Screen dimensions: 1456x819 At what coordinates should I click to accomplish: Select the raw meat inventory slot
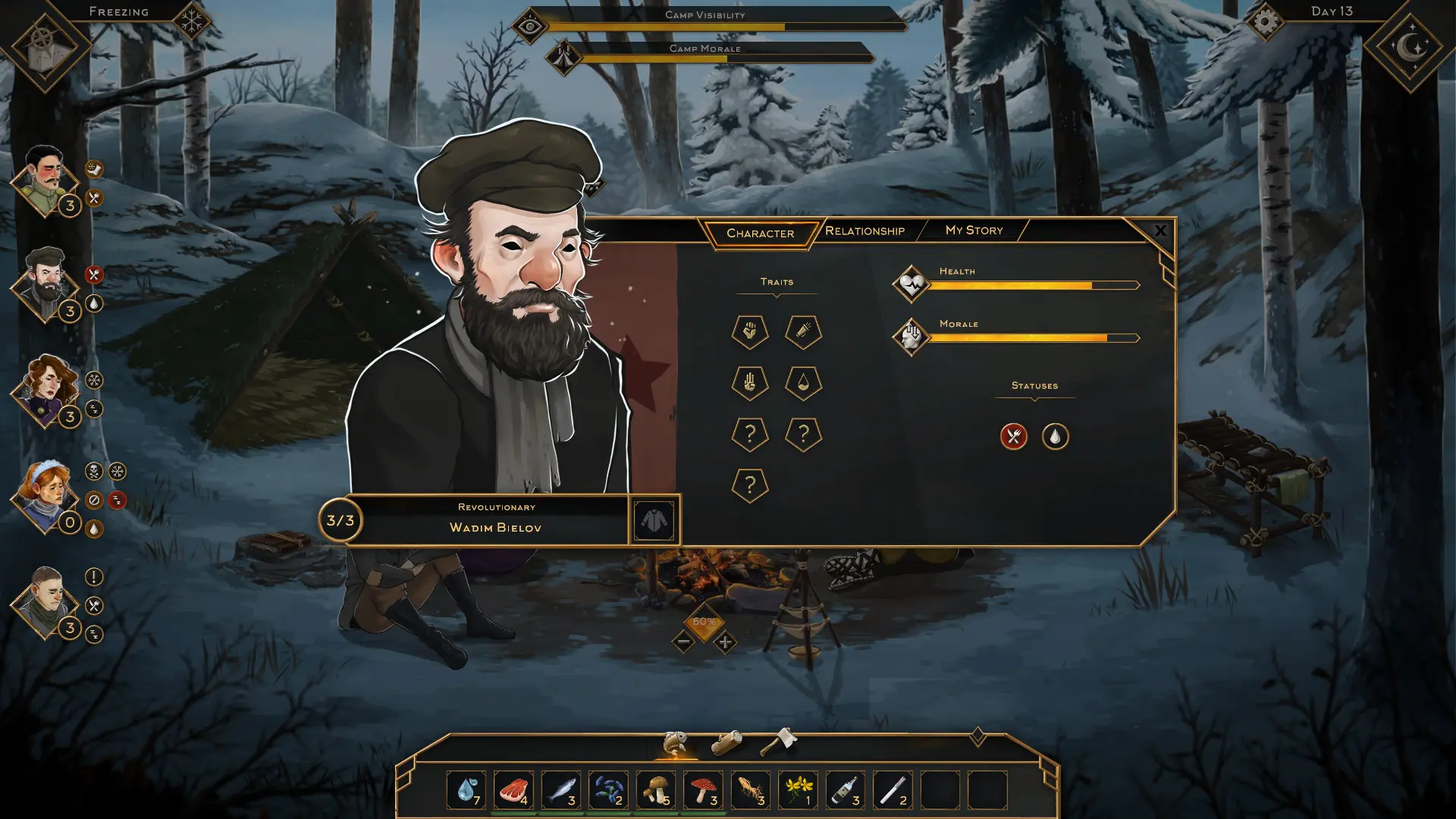[513, 790]
